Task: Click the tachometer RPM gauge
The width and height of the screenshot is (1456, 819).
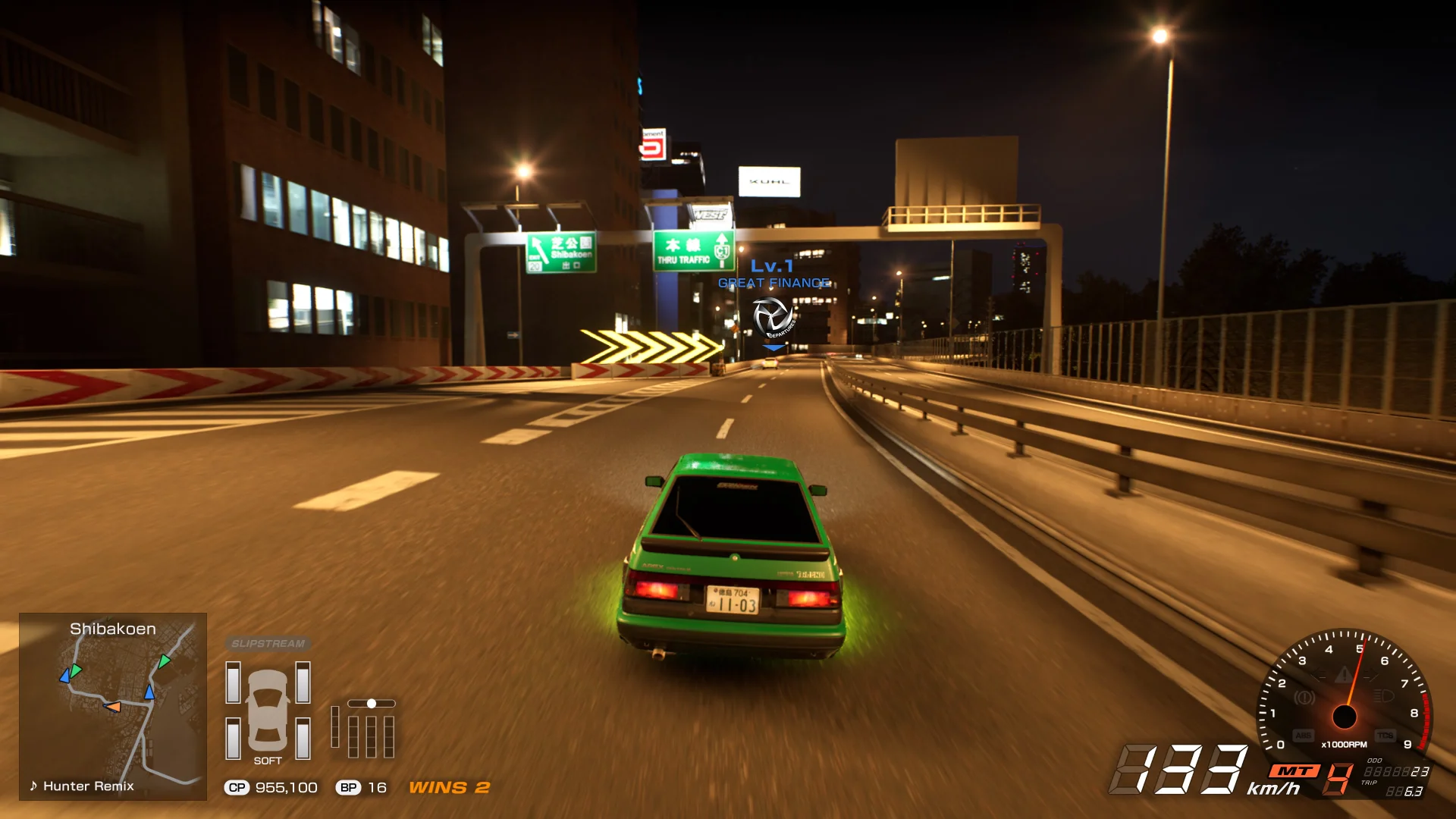Action: click(x=1344, y=694)
